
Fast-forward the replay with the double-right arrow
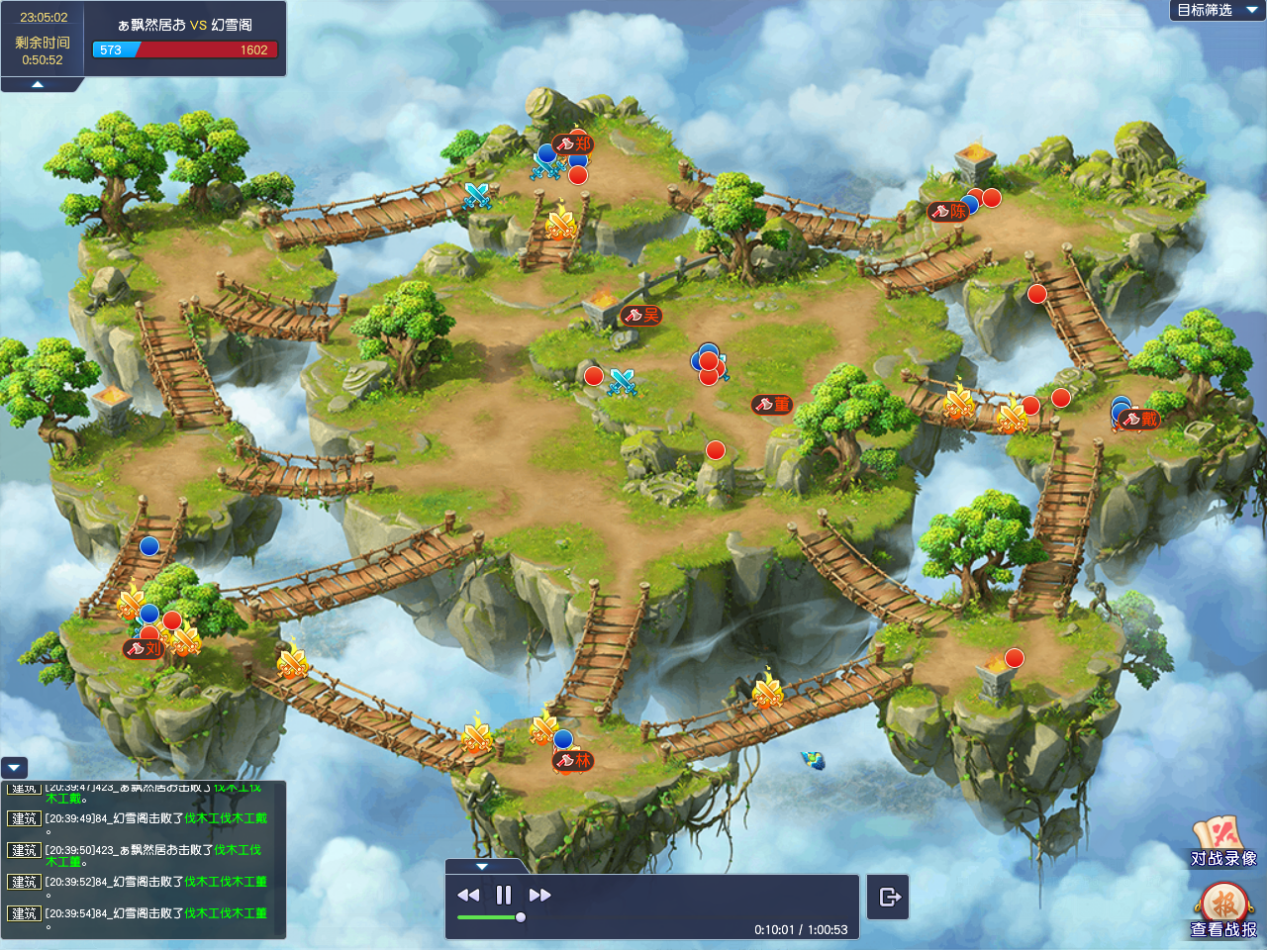click(x=540, y=895)
